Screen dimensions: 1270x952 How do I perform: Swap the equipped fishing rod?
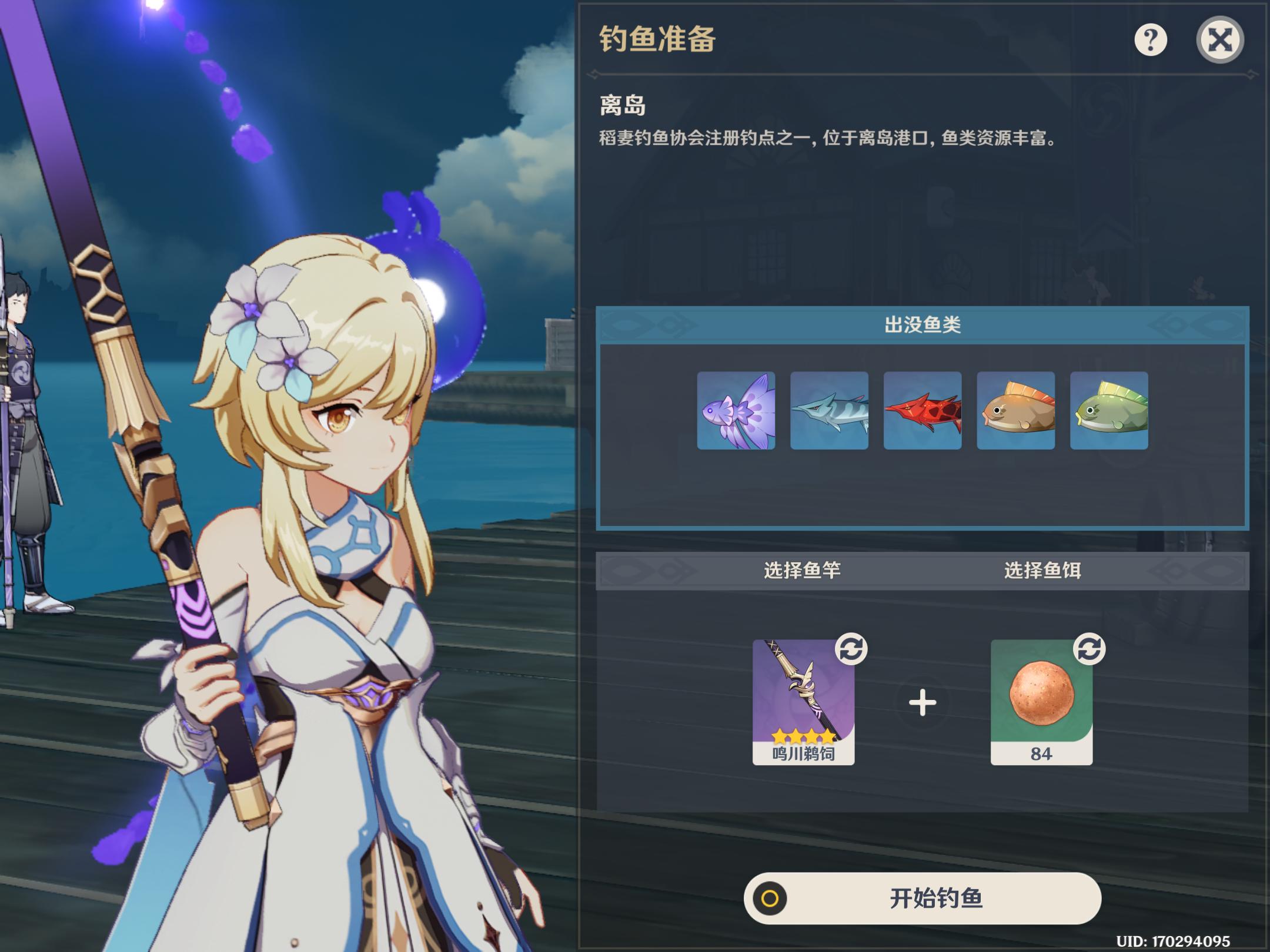point(851,649)
